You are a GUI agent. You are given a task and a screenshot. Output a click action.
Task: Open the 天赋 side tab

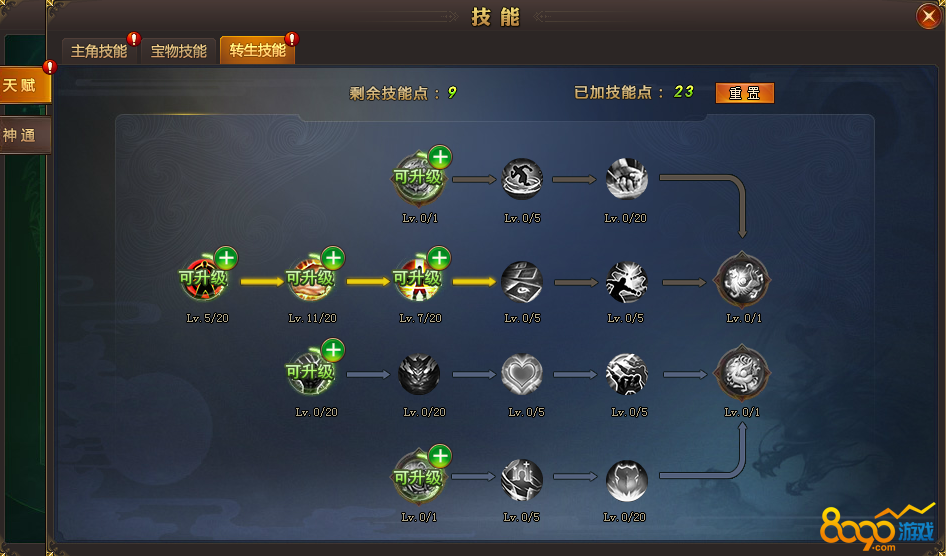[22, 86]
